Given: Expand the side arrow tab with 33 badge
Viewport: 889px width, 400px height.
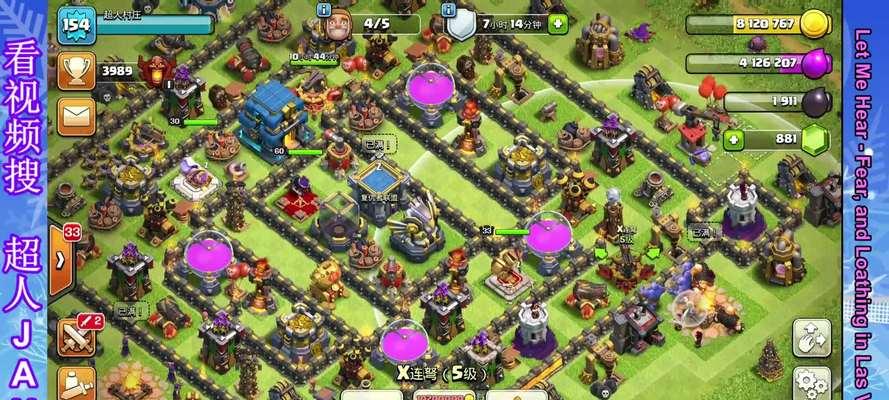Looking at the screenshot, I should click(x=61, y=260).
